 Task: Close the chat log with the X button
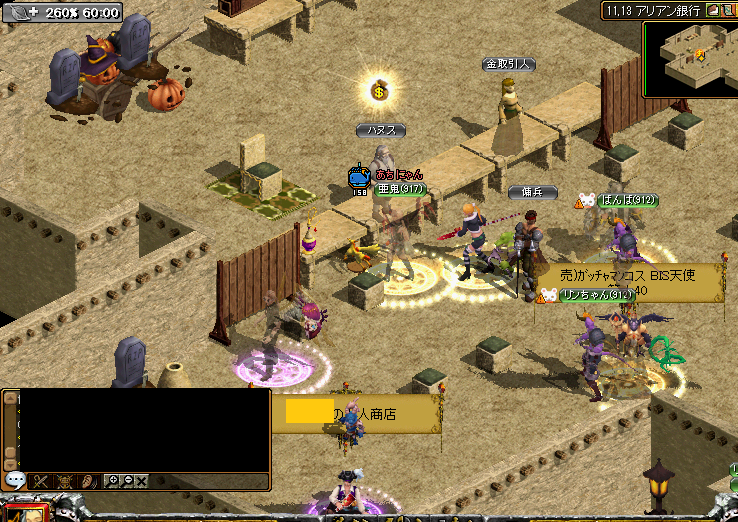pyautogui.click(x=142, y=481)
